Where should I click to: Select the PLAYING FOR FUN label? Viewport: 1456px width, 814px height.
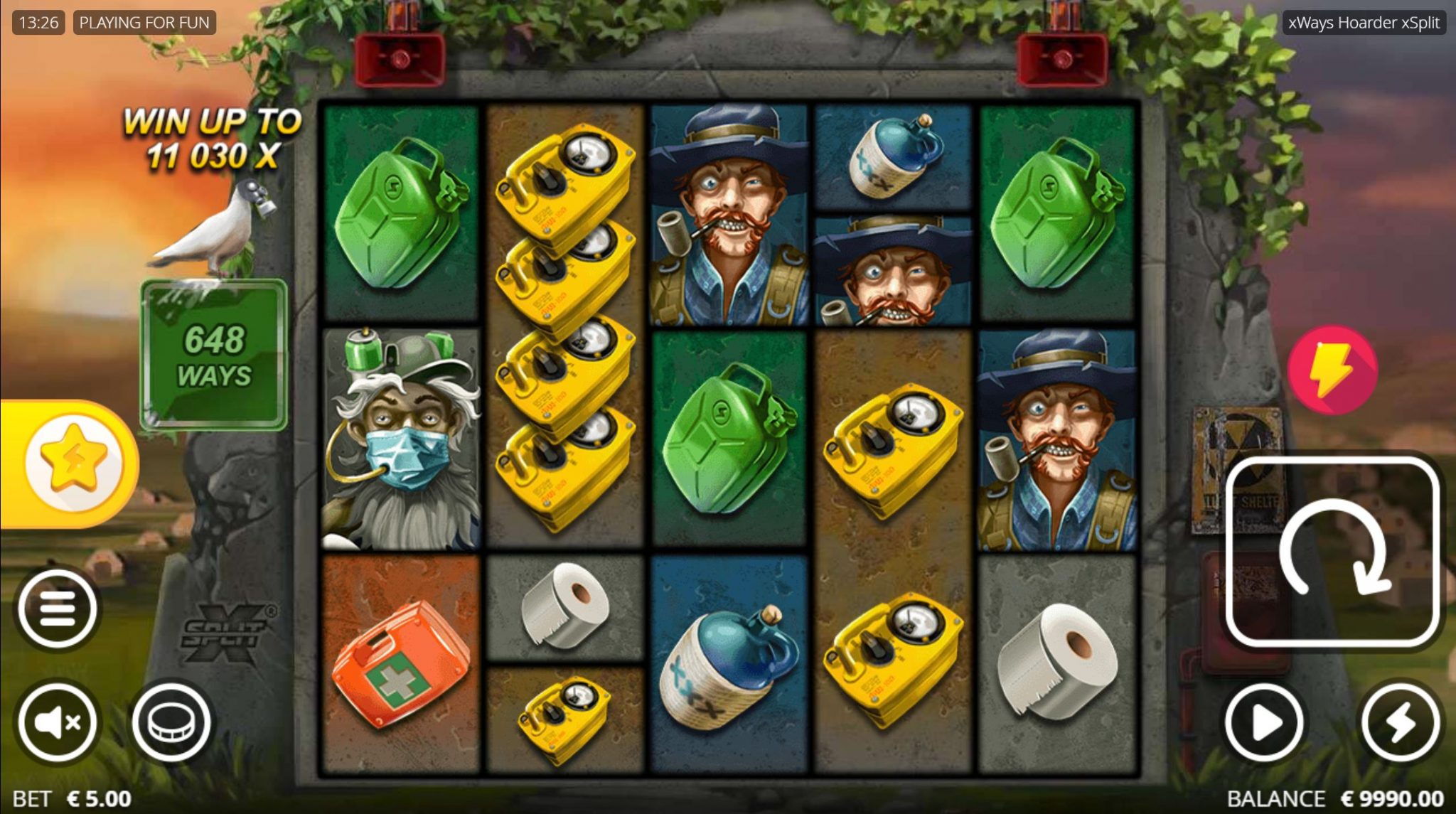[145, 22]
